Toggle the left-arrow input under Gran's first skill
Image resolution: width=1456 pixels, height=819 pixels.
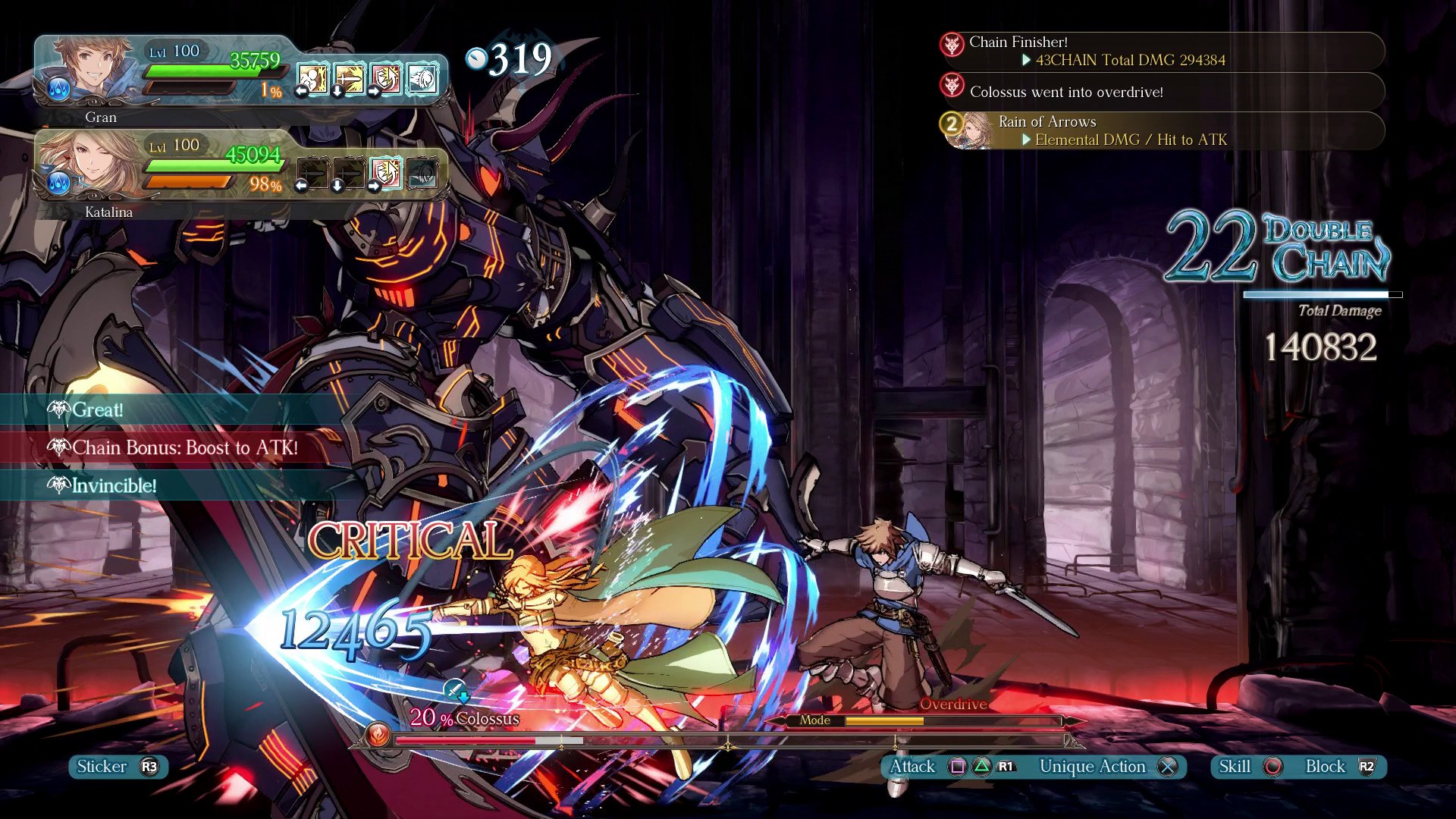301,91
